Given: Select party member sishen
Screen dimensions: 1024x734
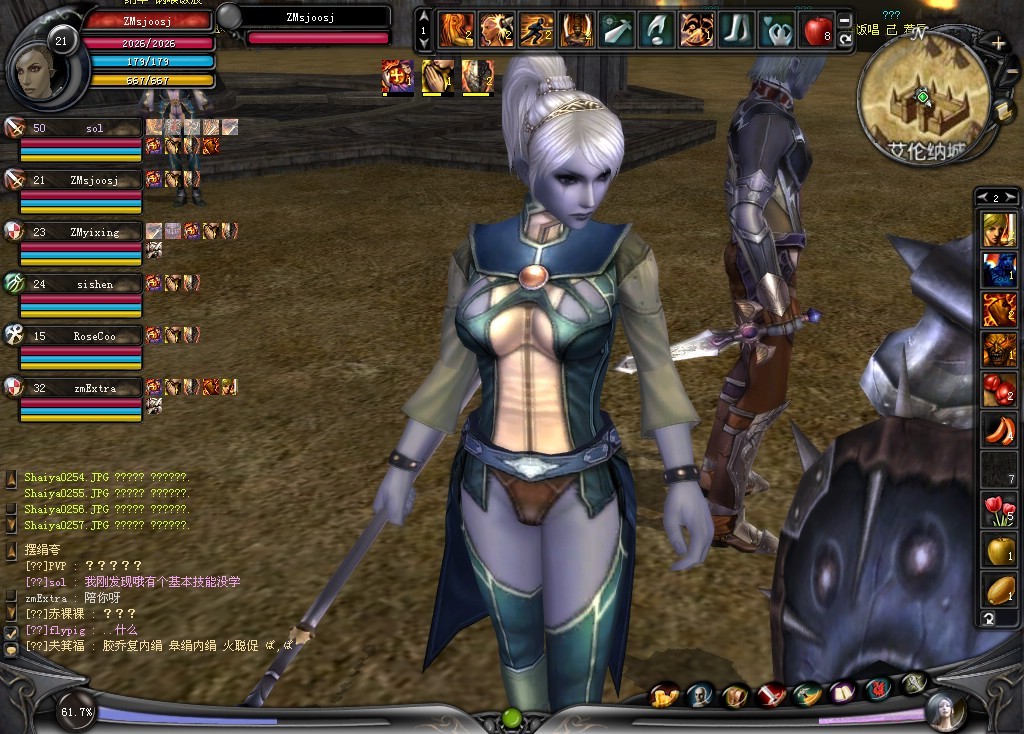Looking at the screenshot, I should coord(94,284).
